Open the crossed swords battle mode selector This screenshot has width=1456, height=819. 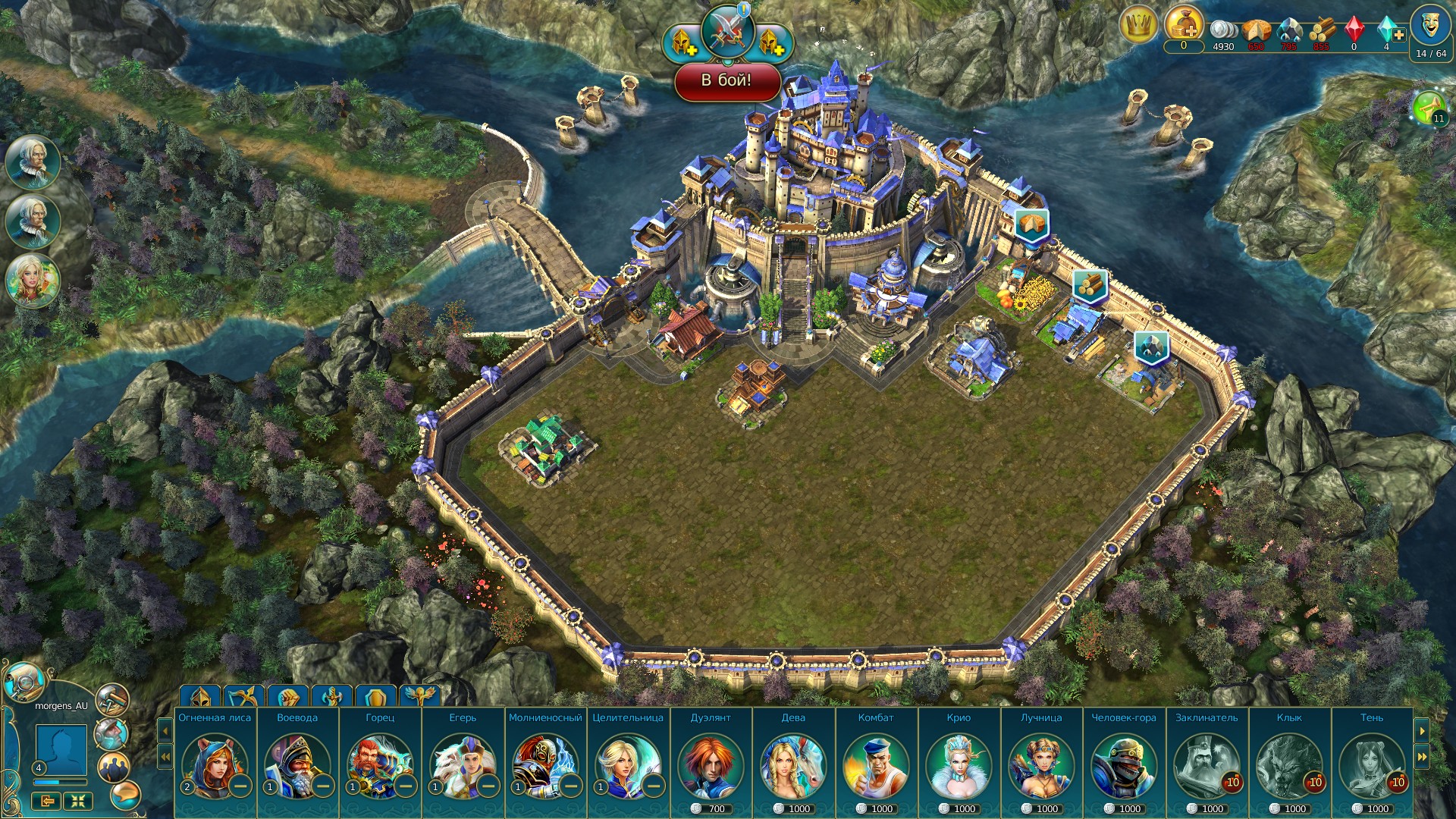tap(727, 32)
